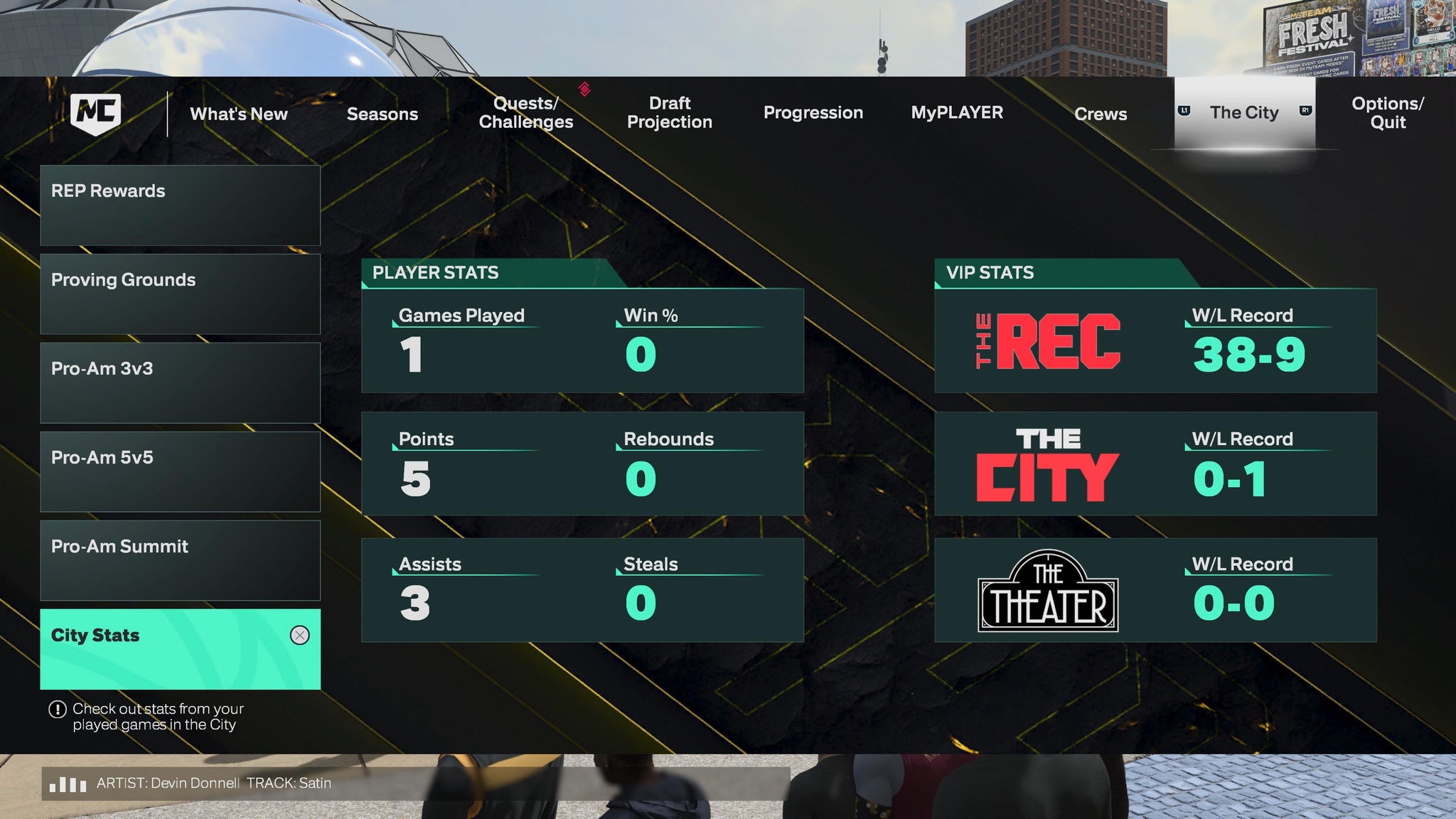Go to Draft Projection tab
The width and height of the screenshot is (1456, 819).
(x=669, y=113)
